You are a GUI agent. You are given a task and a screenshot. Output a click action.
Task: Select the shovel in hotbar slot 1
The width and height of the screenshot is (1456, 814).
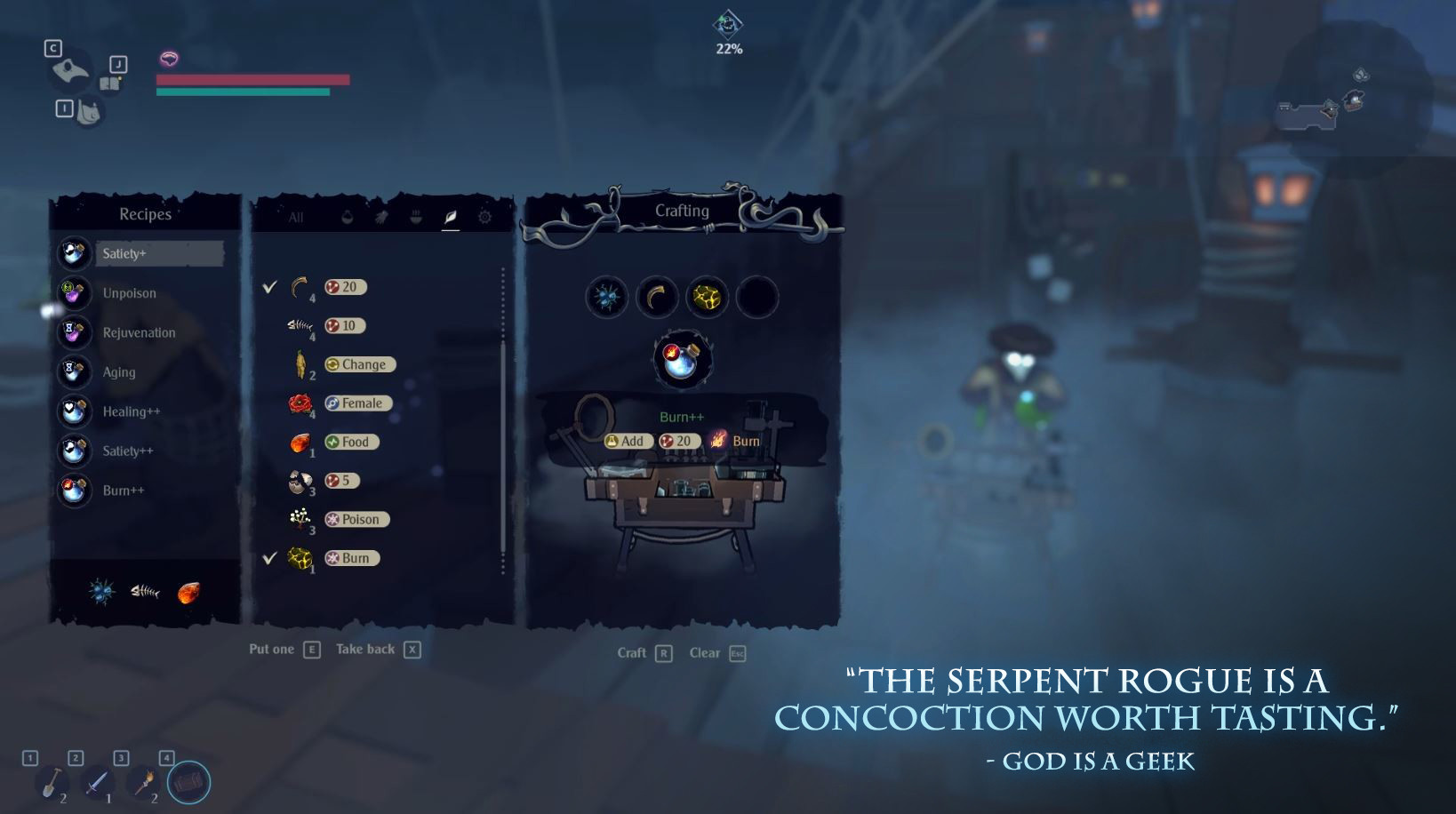tap(53, 781)
